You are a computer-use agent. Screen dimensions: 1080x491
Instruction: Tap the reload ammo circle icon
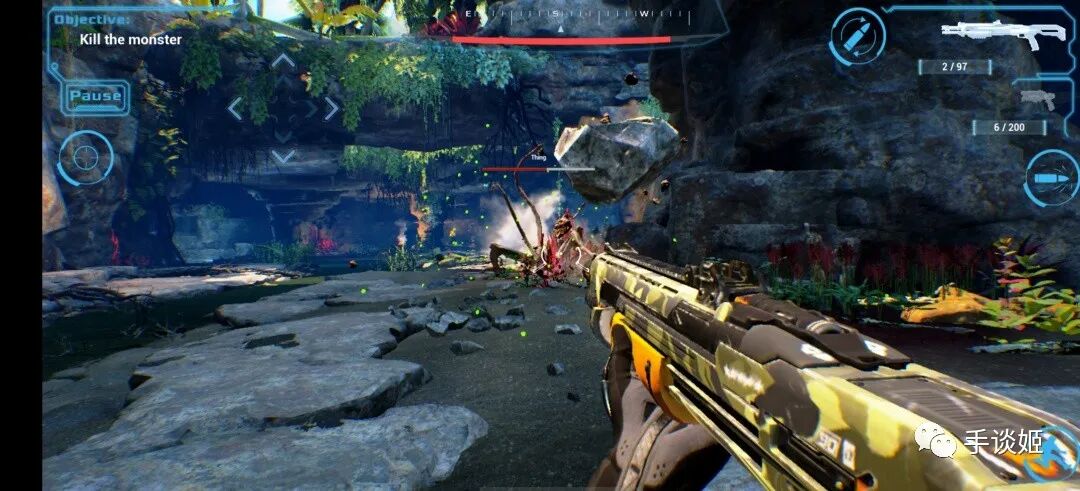pos(857,37)
